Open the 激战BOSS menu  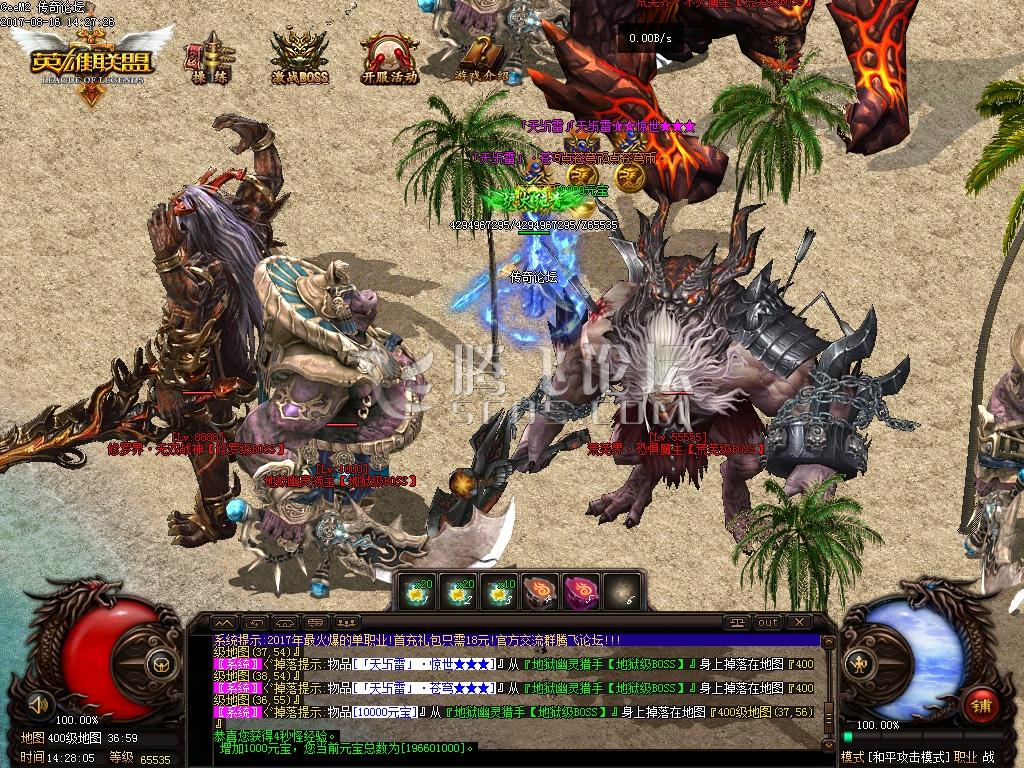pos(299,56)
